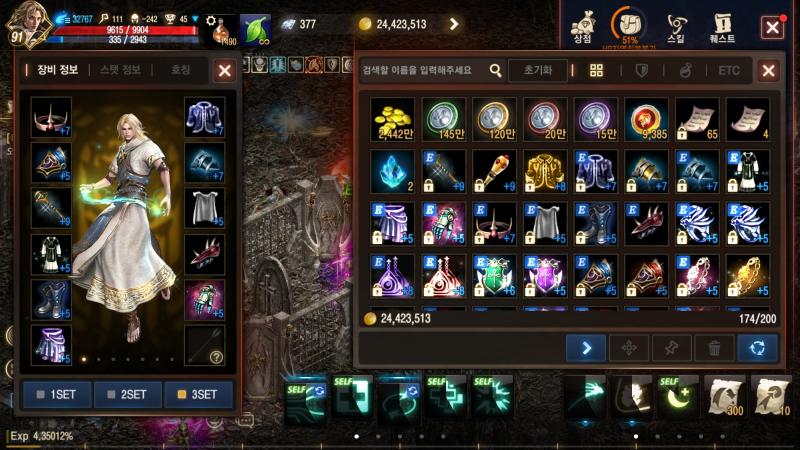Use the crescent moon SELF skill
The width and height of the screenshot is (800, 450).
pos(676,396)
